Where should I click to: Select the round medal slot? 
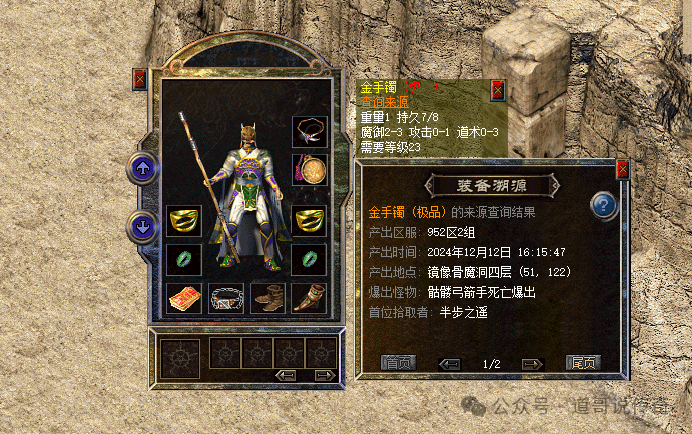point(309,169)
